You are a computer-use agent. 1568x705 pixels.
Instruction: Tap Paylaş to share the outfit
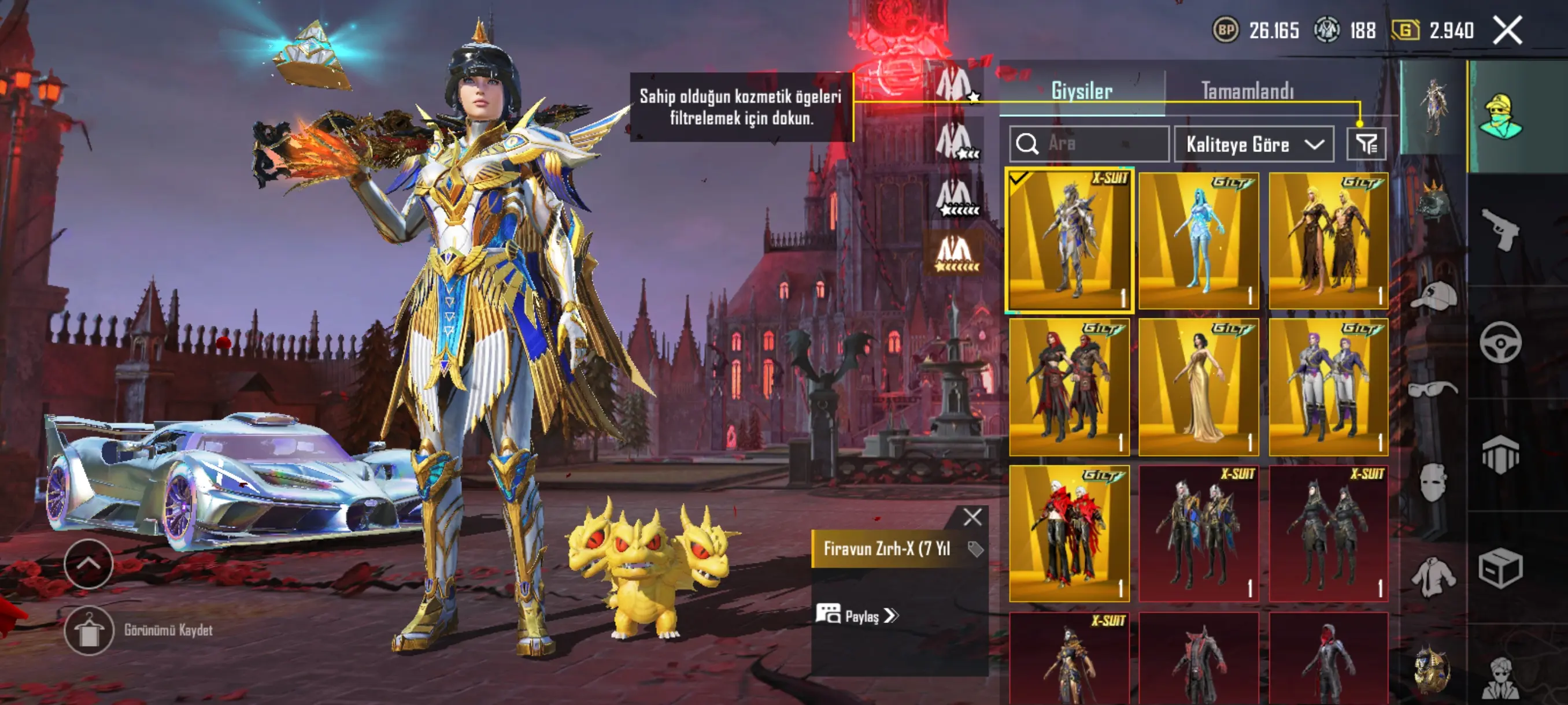click(x=858, y=615)
